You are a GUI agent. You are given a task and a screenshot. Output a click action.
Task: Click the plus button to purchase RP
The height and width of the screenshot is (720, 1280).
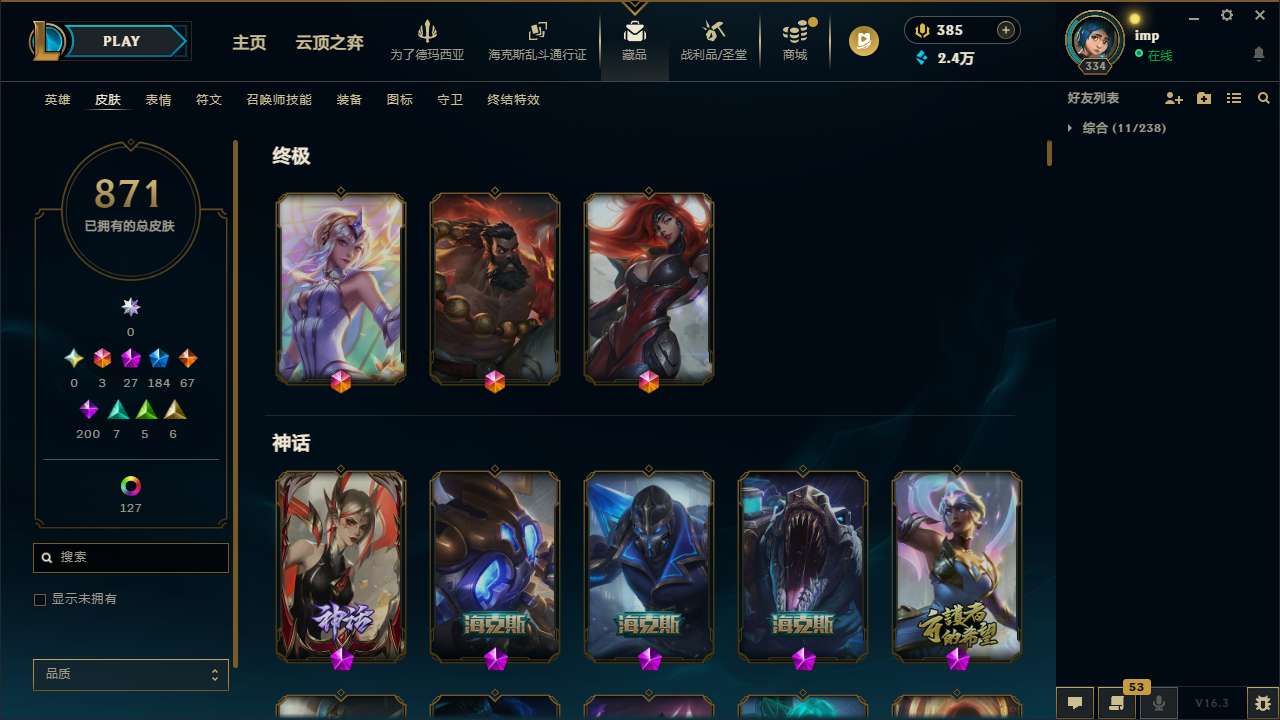tap(1003, 30)
